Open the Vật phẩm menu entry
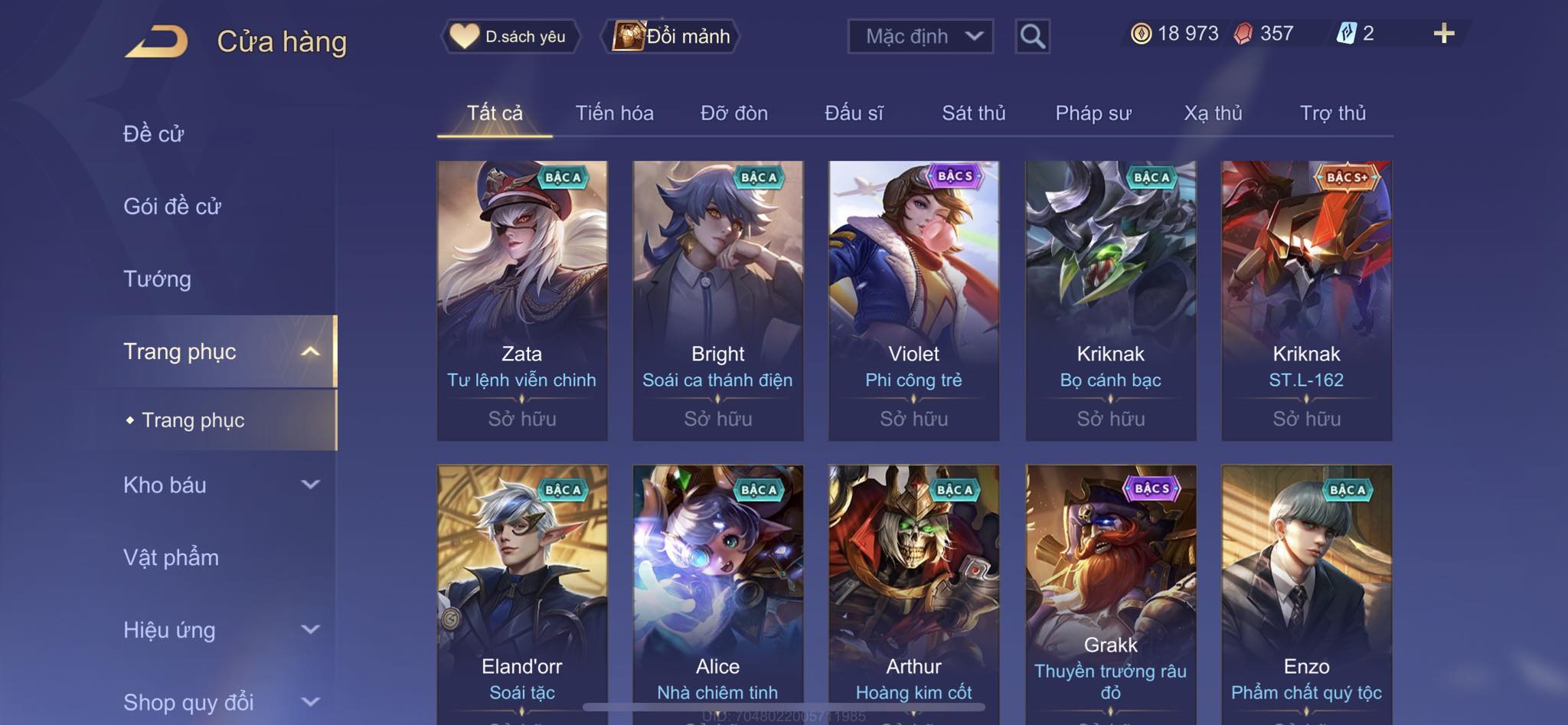Image resolution: width=1568 pixels, height=725 pixels. pyautogui.click(x=171, y=557)
